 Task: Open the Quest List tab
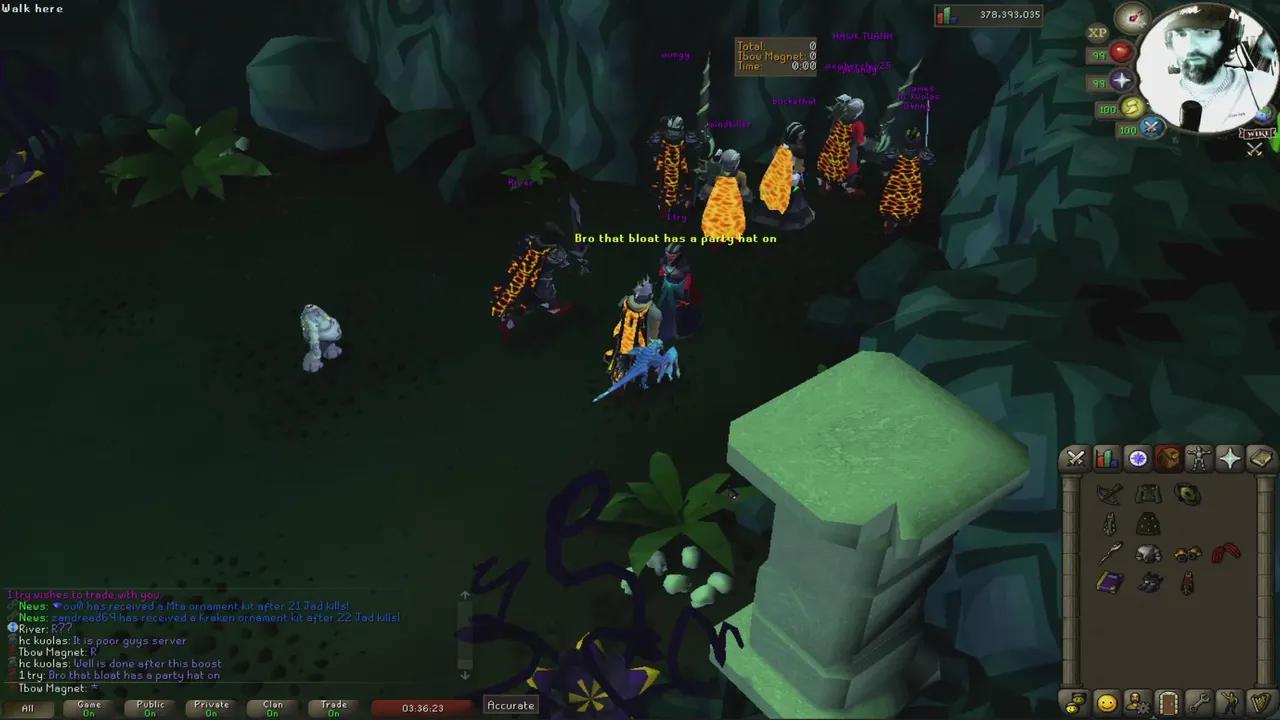point(1137,458)
